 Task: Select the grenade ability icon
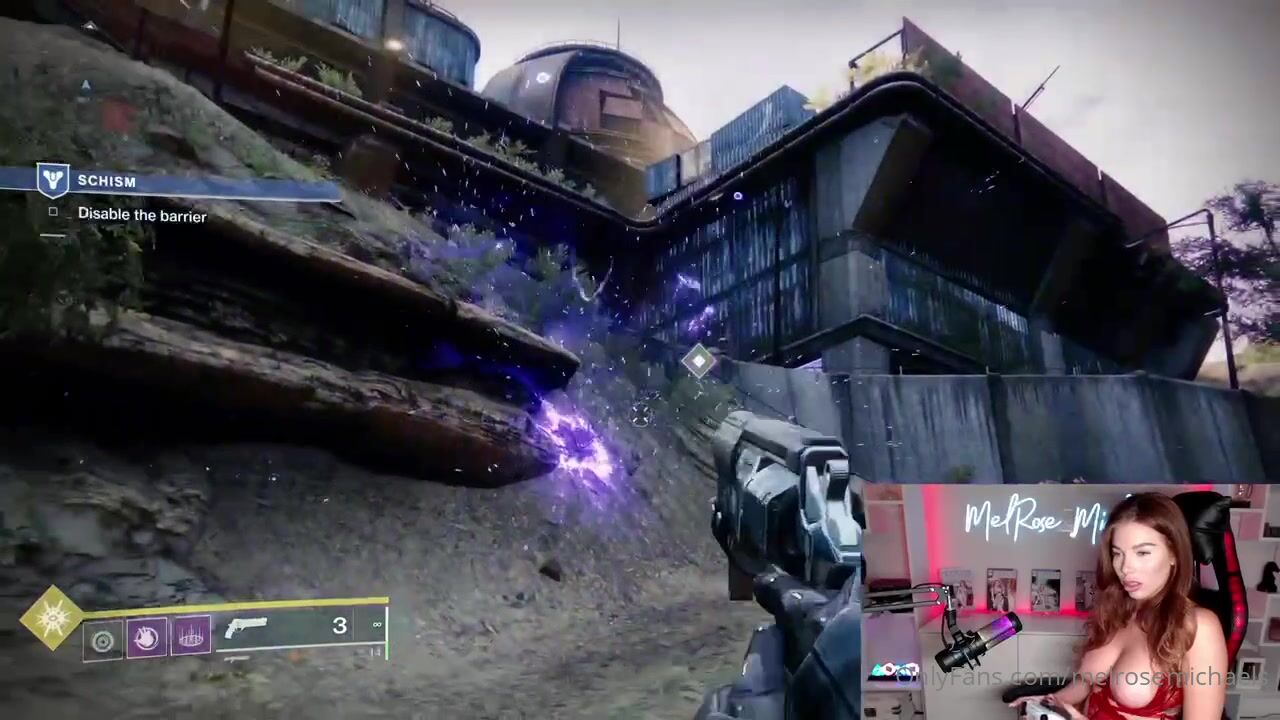[x=103, y=641]
